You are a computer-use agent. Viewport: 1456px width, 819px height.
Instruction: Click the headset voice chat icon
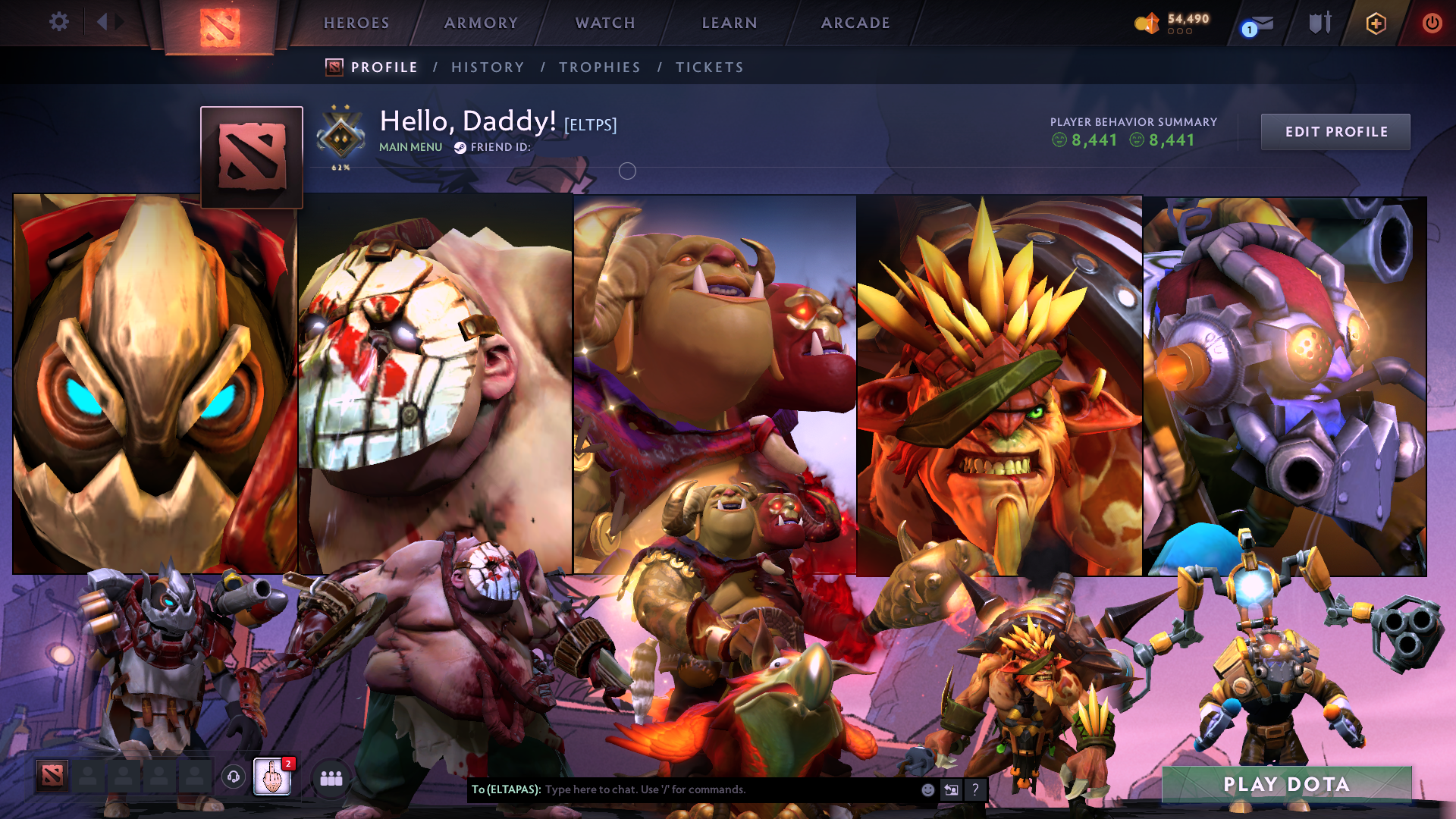point(234,778)
